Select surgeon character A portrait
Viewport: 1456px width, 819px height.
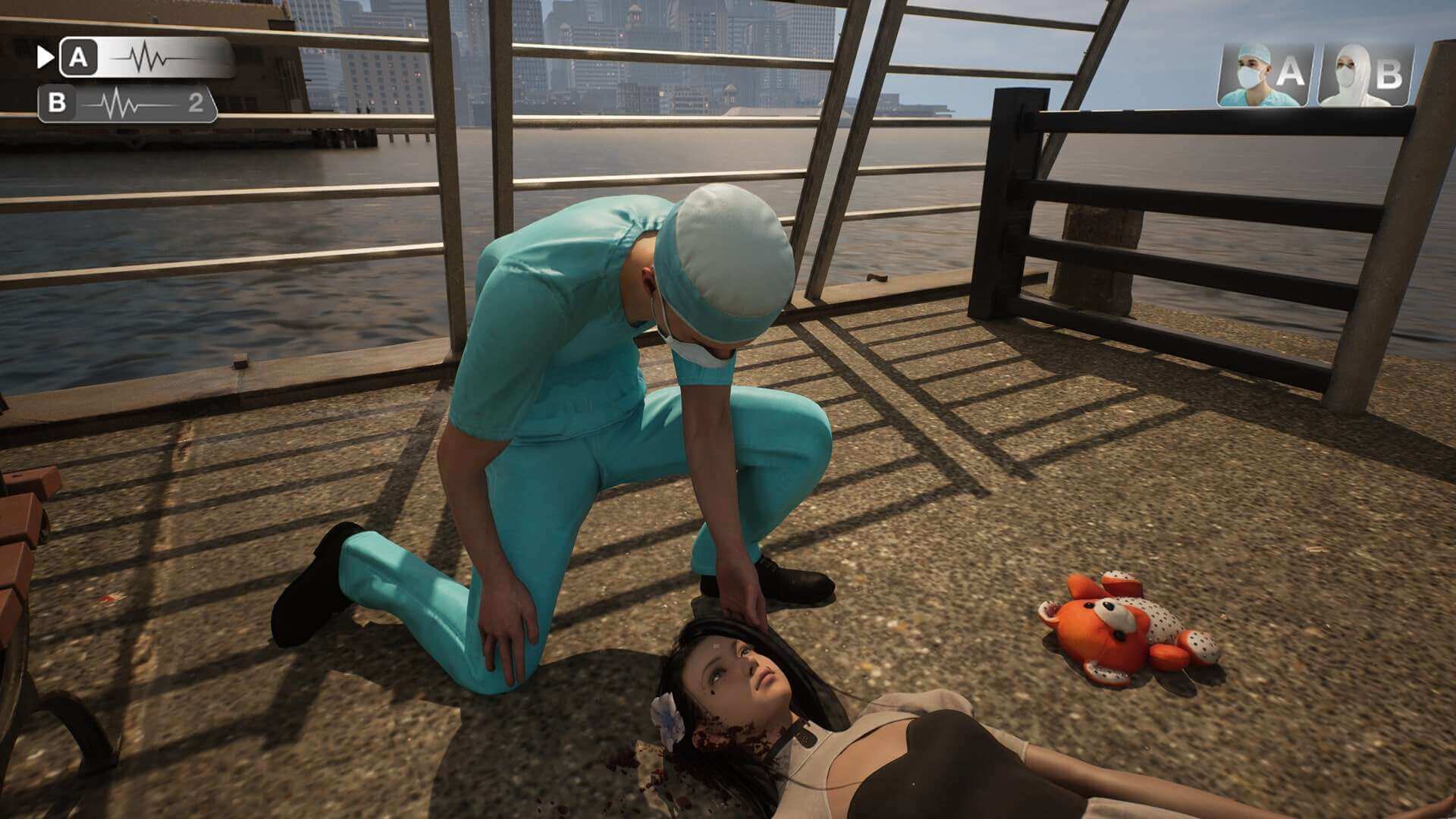pyautogui.click(x=1266, y=72)
